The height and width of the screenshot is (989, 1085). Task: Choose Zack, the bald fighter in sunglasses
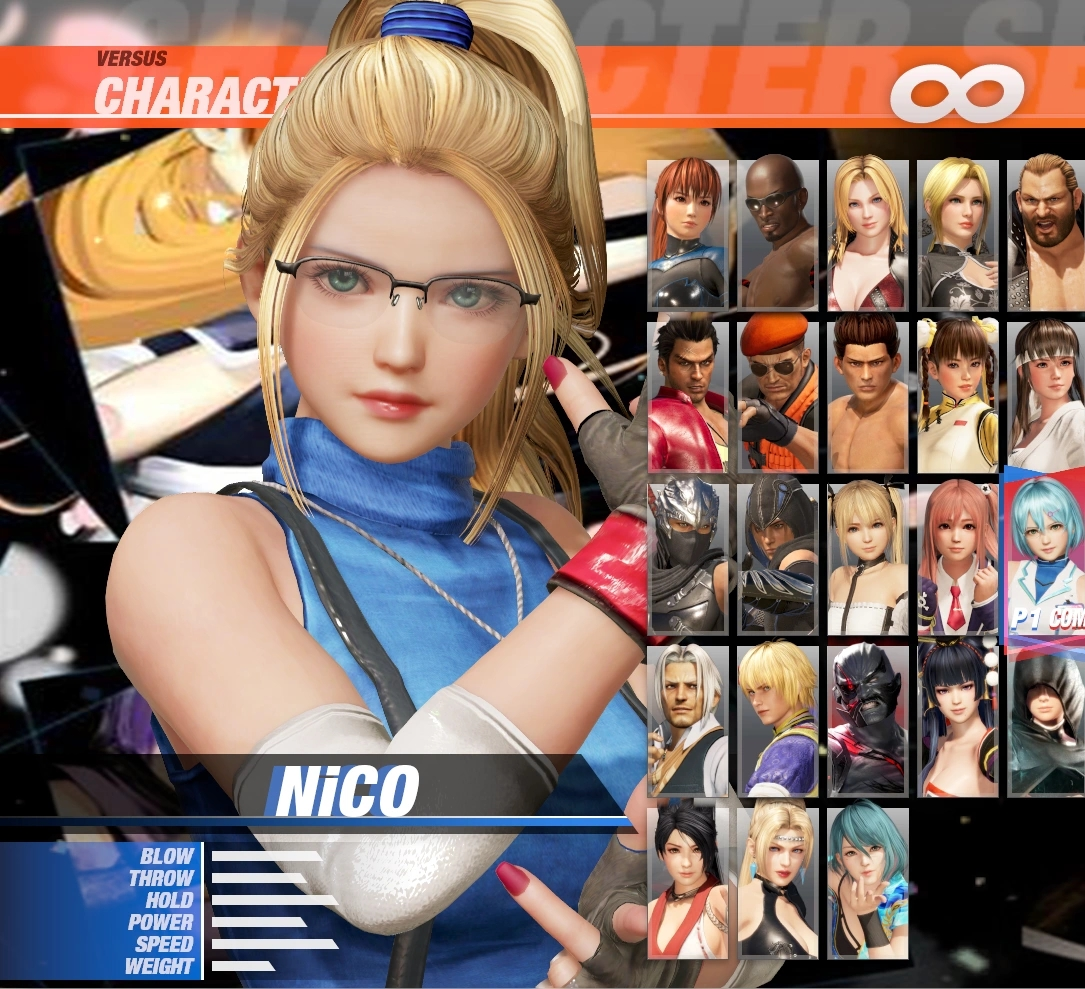(777, 234)
